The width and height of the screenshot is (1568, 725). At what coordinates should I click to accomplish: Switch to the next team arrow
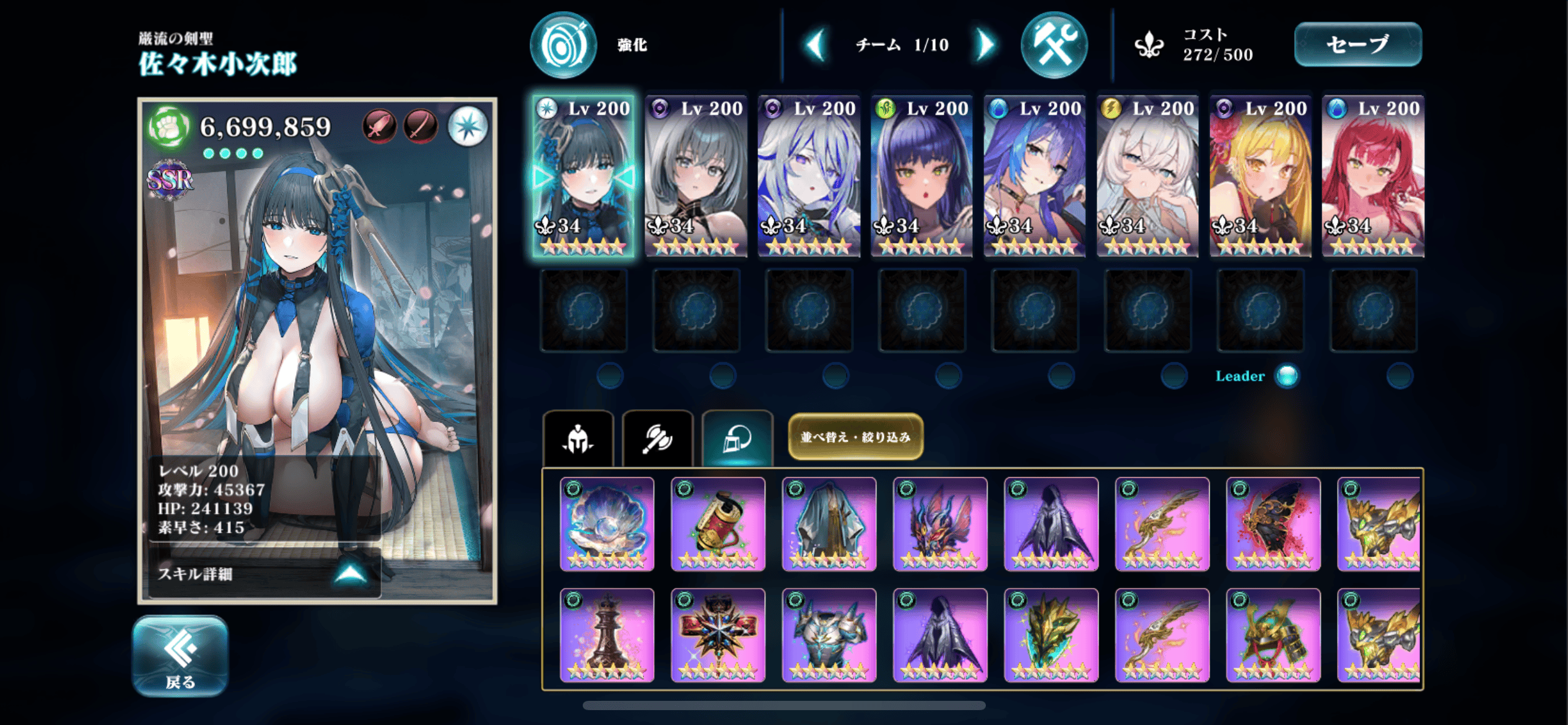pos(985,45)
